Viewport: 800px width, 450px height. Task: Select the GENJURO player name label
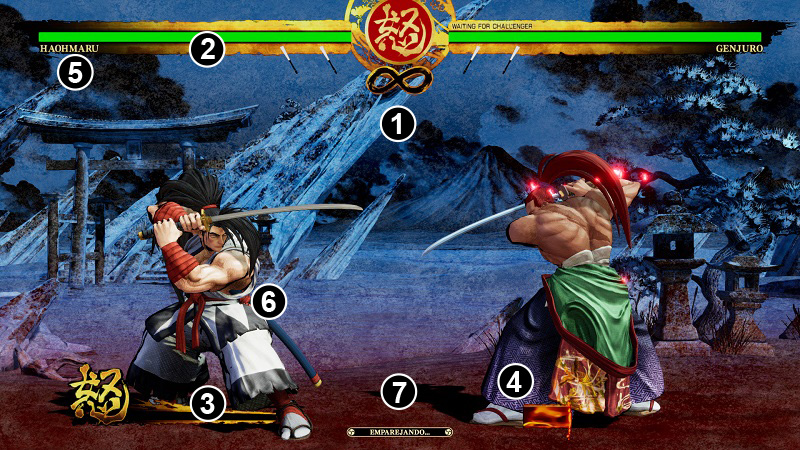[740, 48]
